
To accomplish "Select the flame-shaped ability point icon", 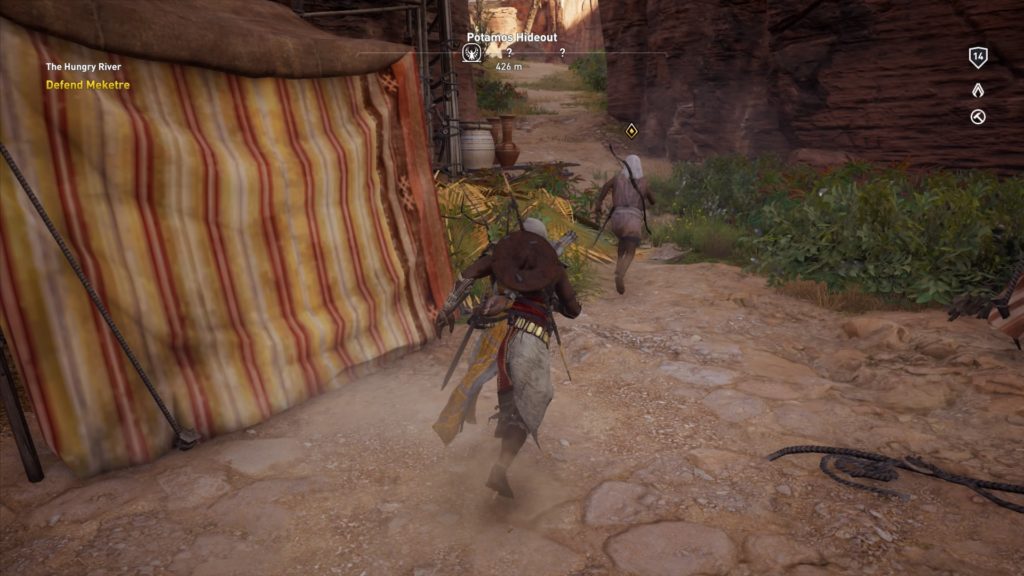I will point(978,90).
